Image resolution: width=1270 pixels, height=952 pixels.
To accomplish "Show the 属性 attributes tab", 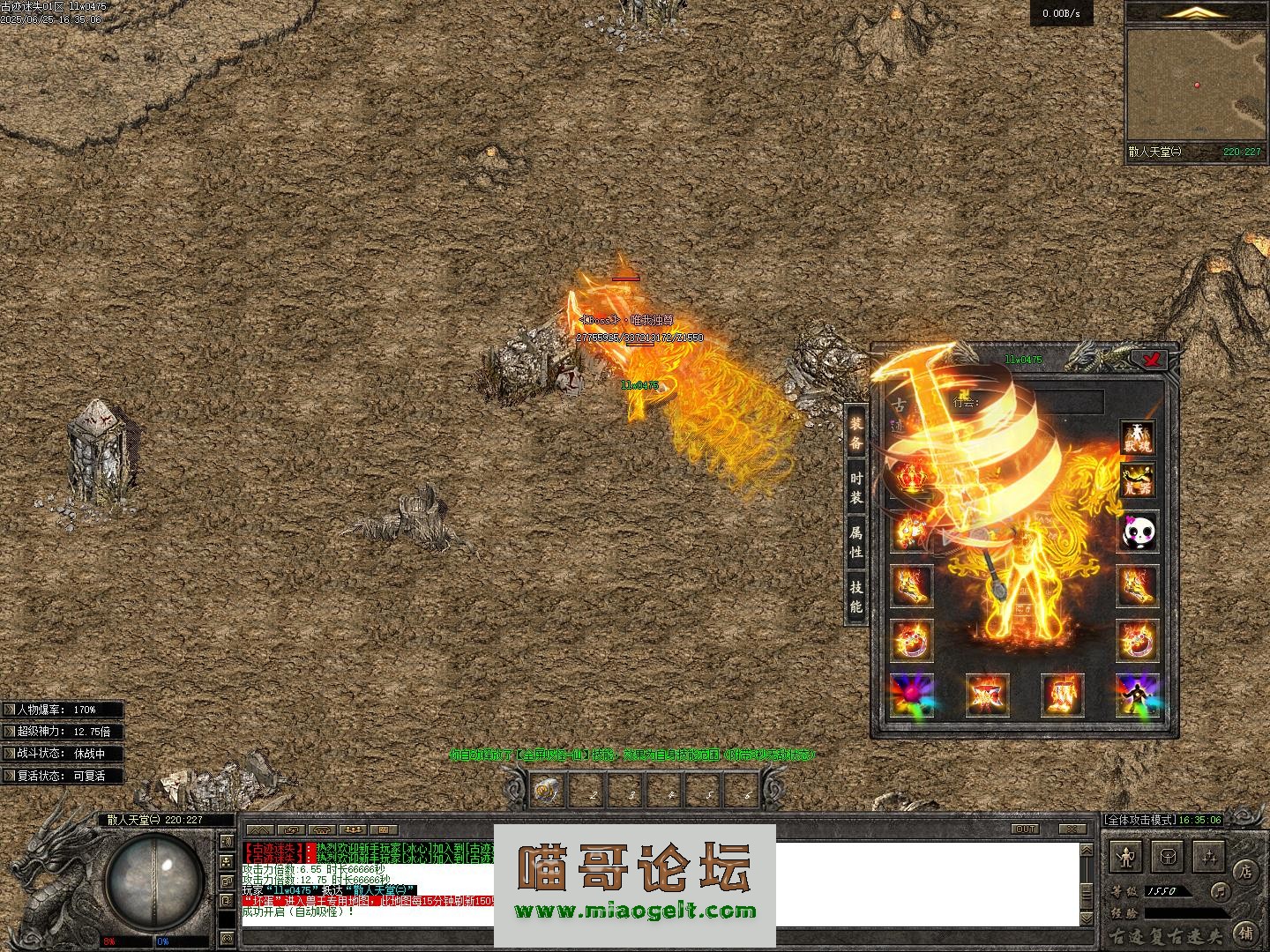I will [x=855, y=541].
